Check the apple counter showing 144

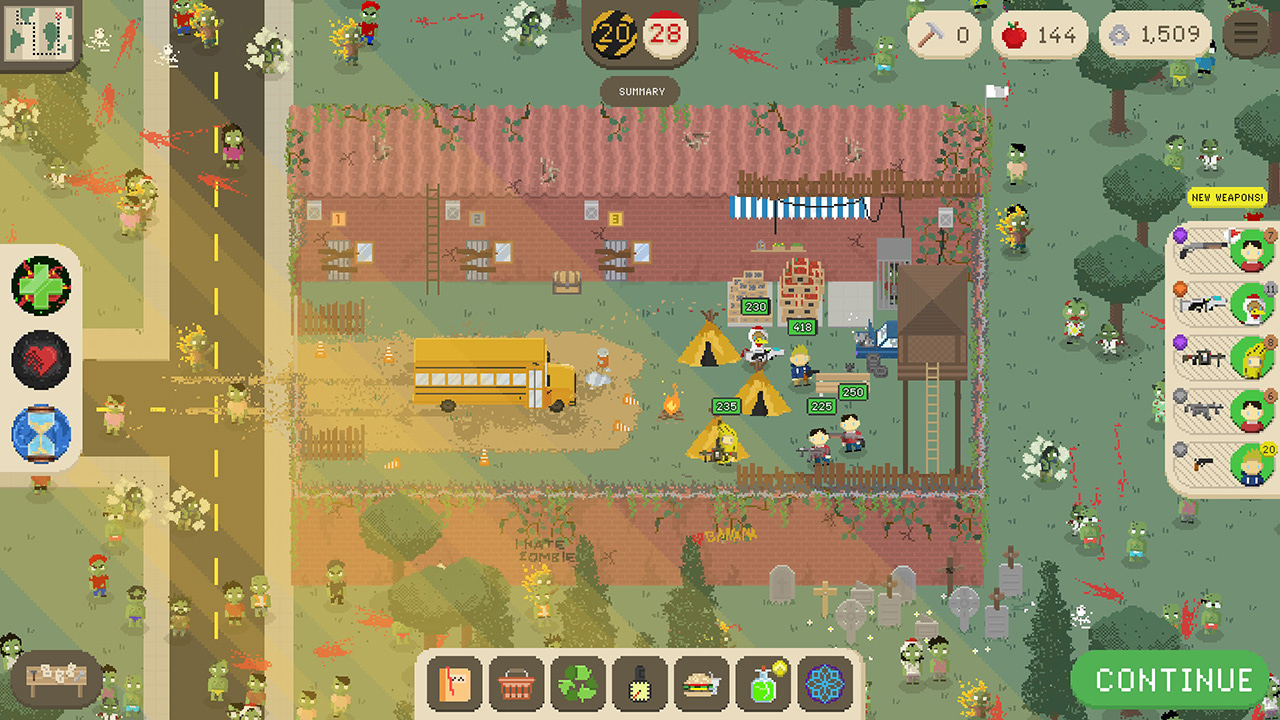pos(1037,33)
